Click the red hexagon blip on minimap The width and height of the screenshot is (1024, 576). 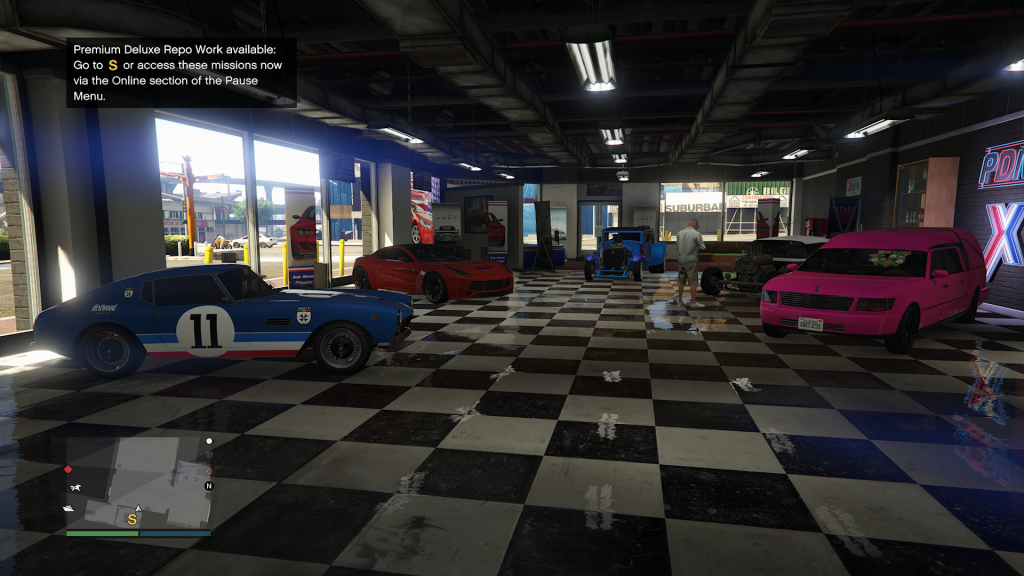[68, 469]
